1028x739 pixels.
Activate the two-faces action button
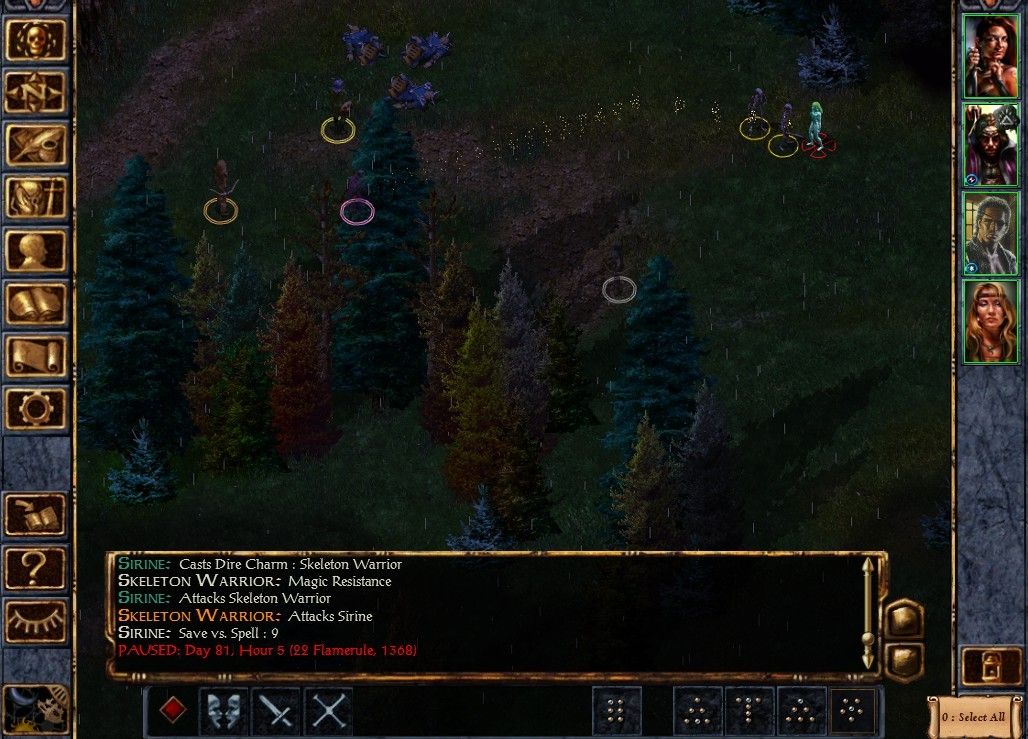tap(225, 711)
